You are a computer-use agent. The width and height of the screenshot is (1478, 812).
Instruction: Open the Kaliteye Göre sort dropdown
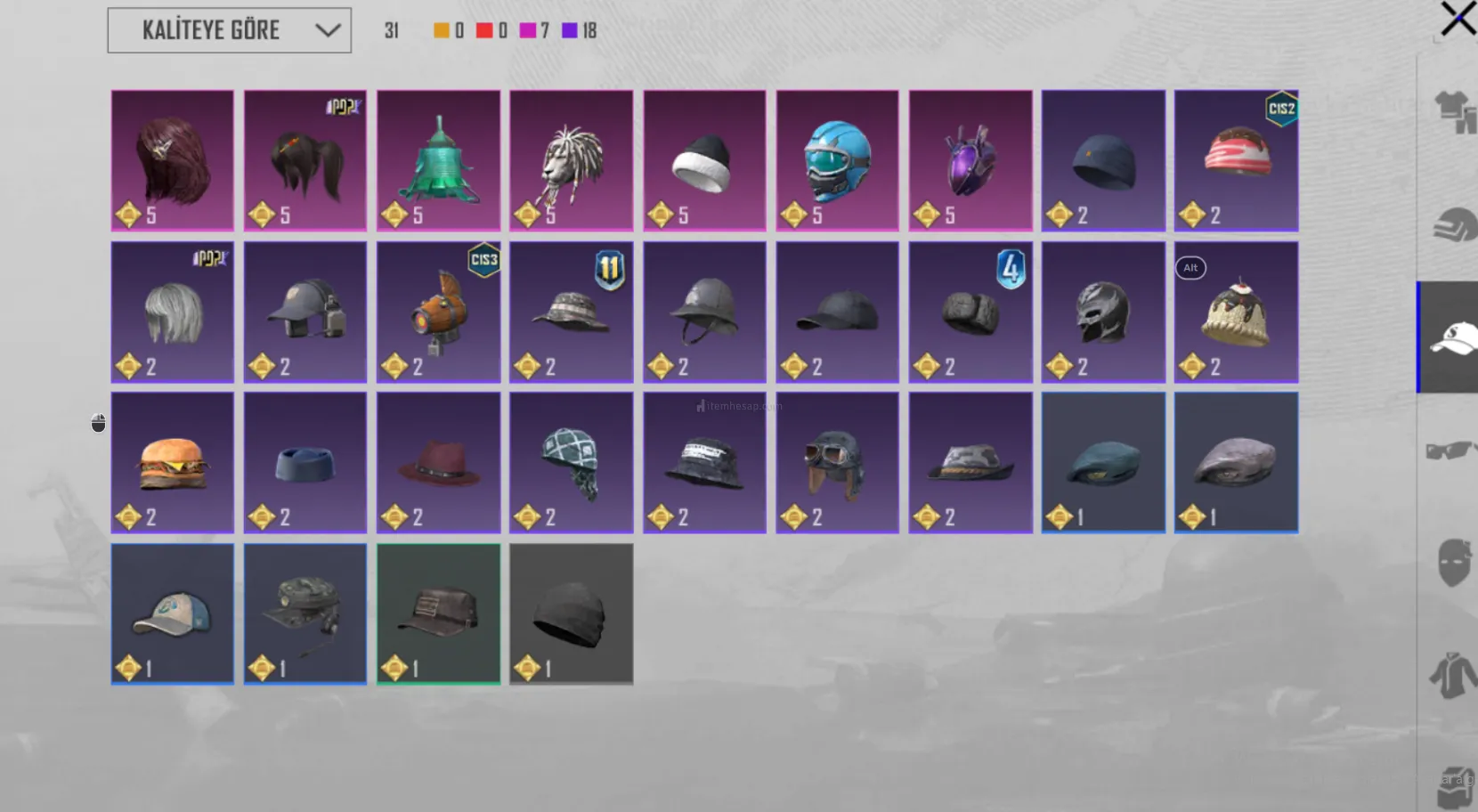pyautogui.click(x=229, y=30)
